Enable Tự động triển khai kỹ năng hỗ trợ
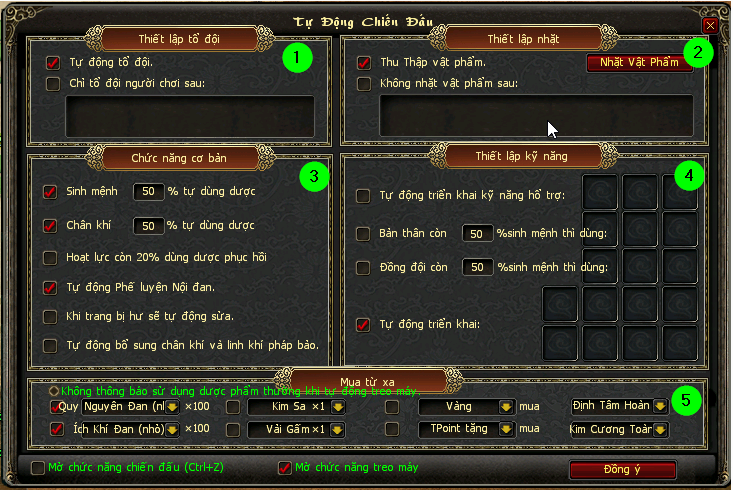 tap(364, 196)
